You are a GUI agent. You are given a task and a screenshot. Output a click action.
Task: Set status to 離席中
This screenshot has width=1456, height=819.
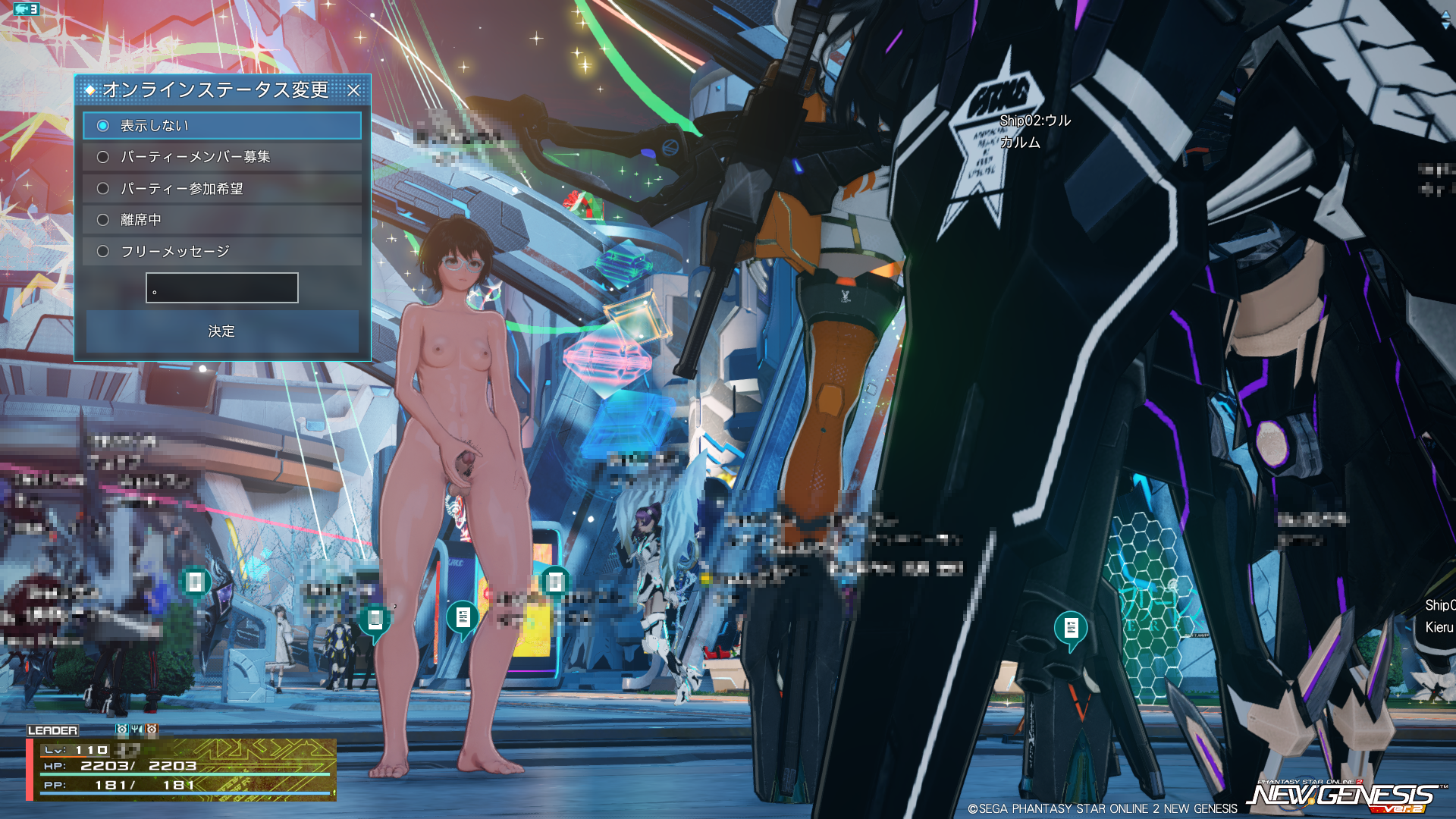click(103, 220)
